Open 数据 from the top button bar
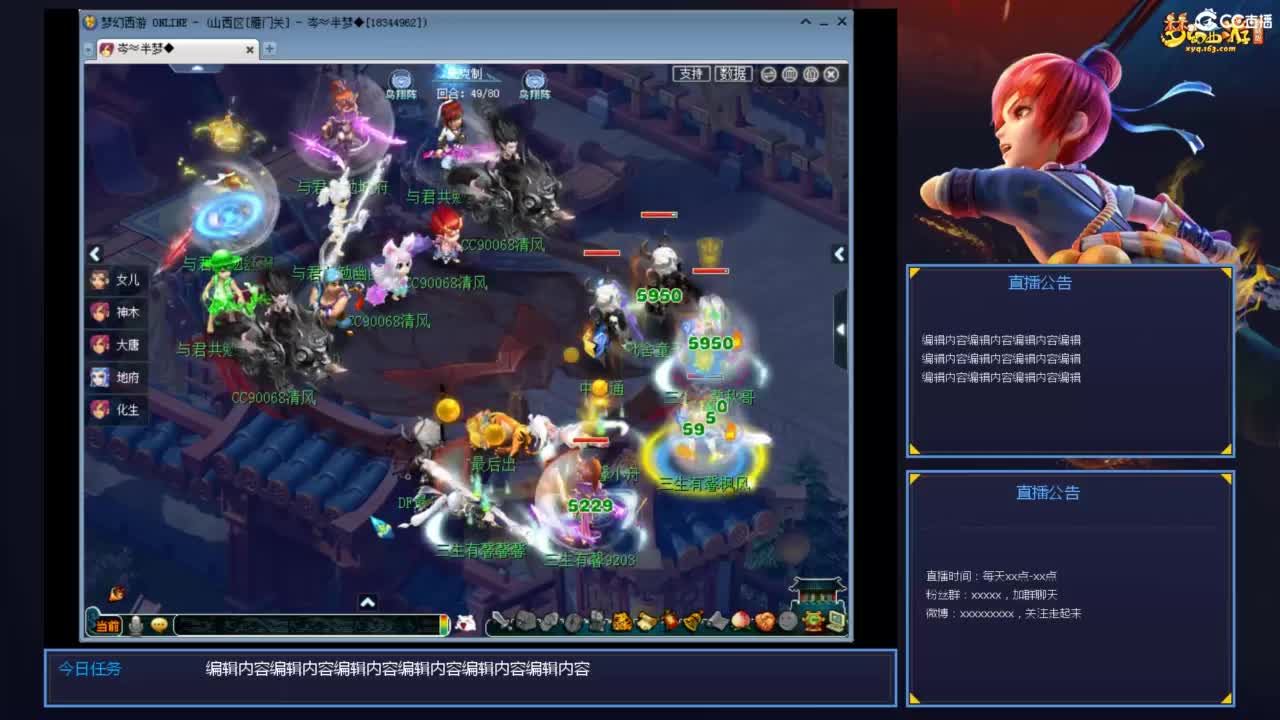 click(x=733, y=73)
